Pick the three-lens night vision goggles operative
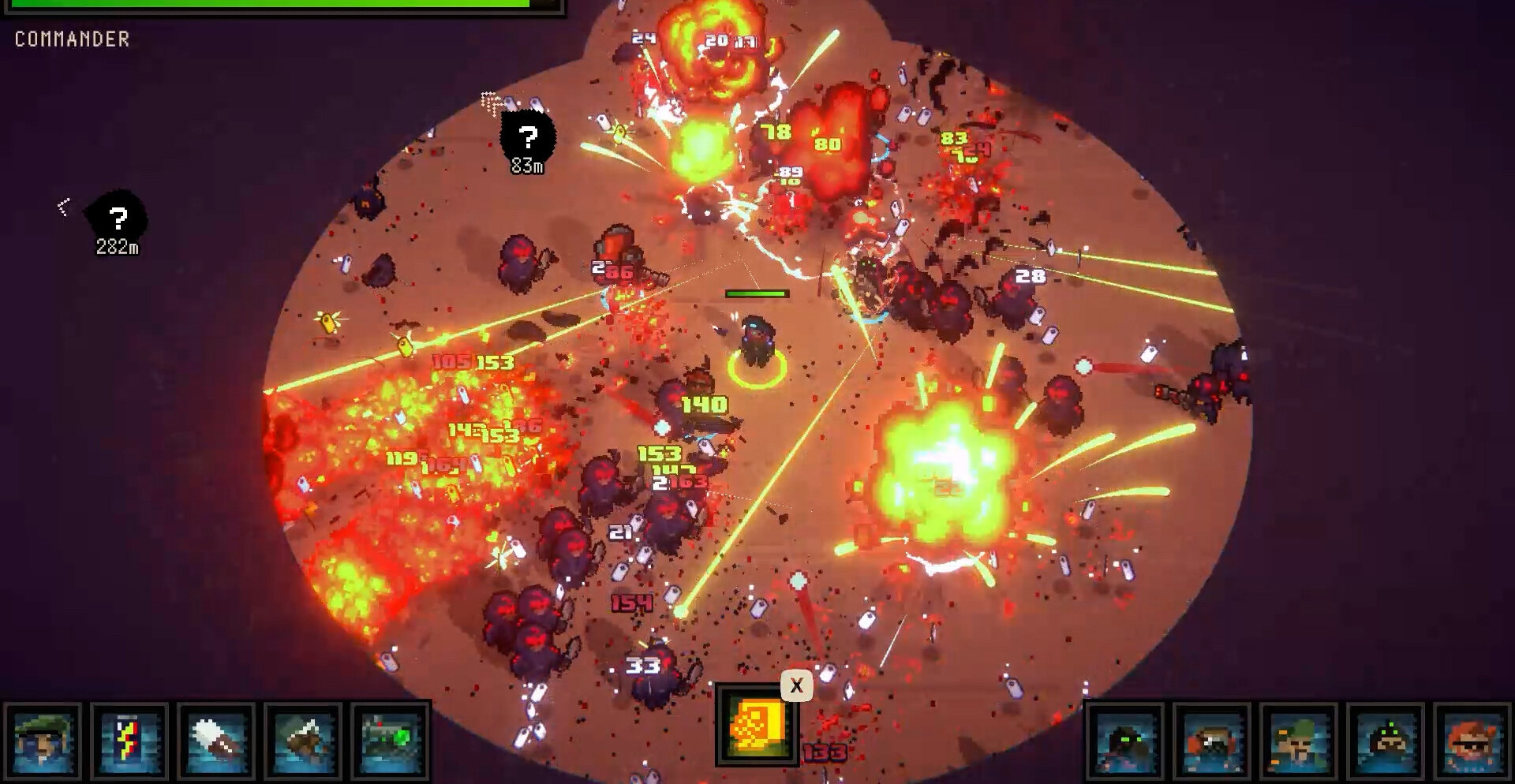 (1386, 742)
